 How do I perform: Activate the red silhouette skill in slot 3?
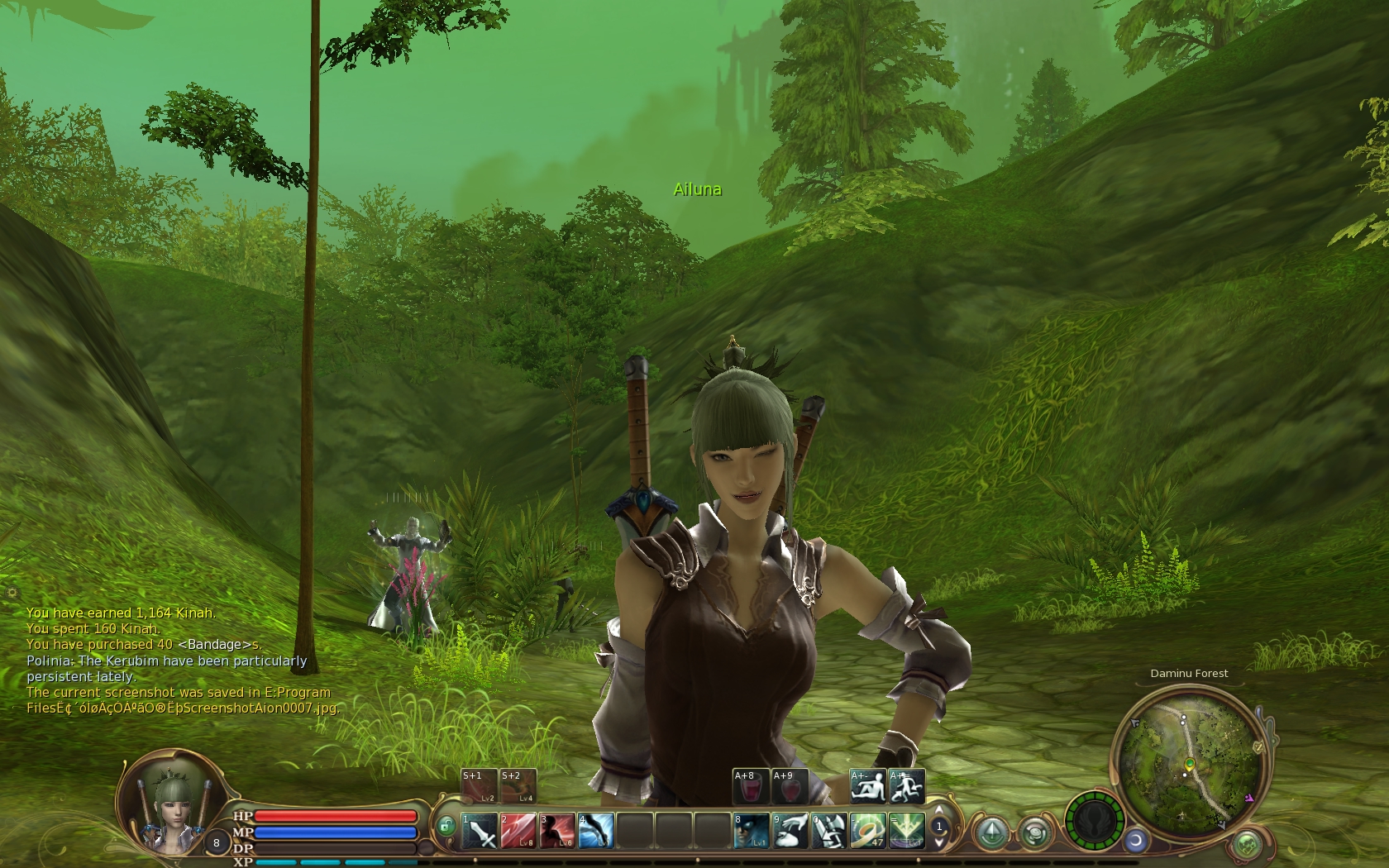557,831
